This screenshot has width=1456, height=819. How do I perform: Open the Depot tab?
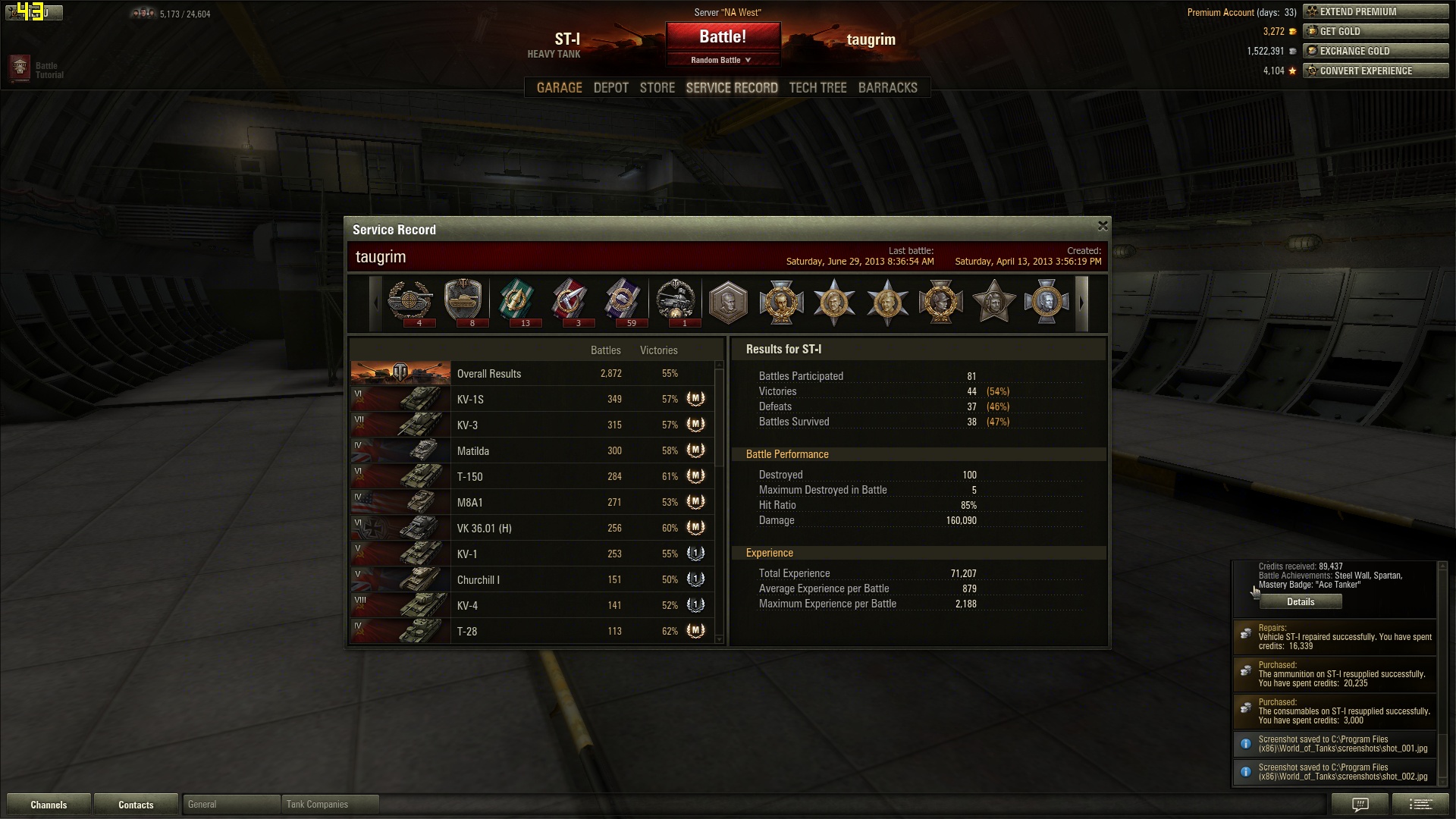[x=610, y=88]
